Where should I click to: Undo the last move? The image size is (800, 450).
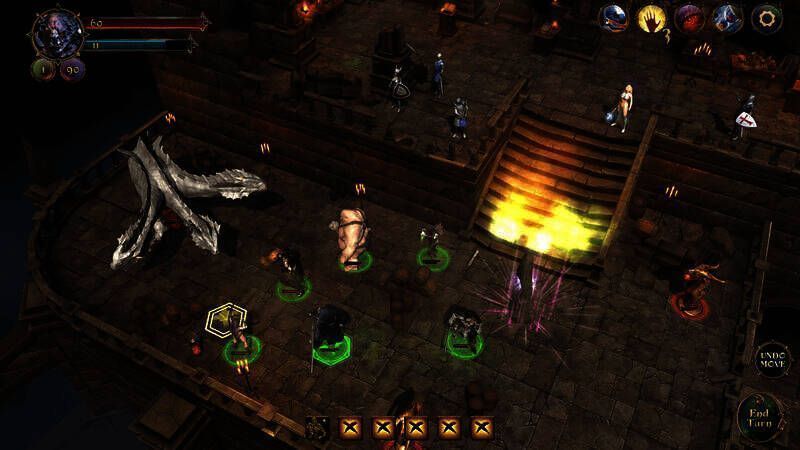773,360
